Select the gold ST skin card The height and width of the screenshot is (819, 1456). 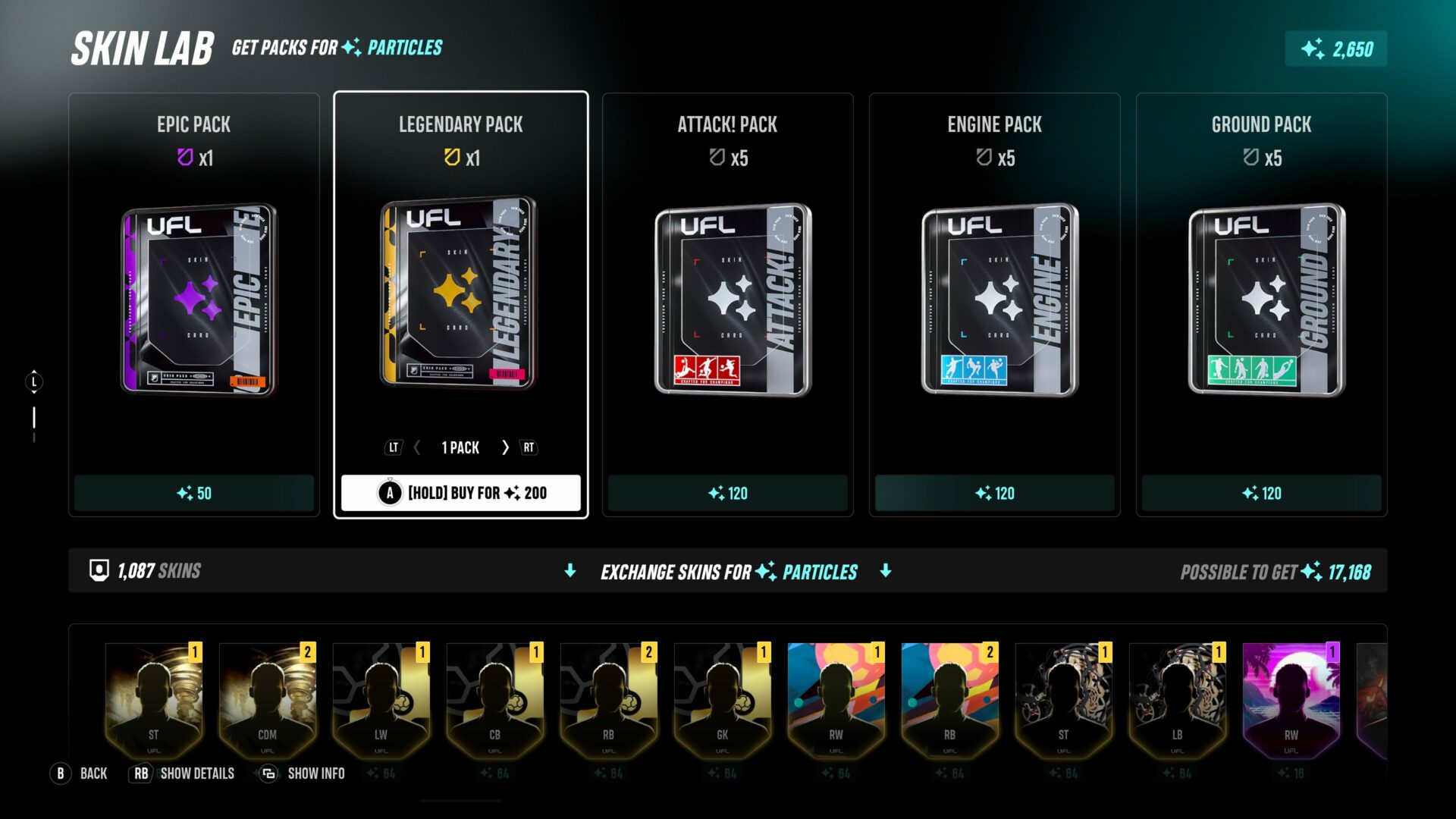[x=154, y=699]
